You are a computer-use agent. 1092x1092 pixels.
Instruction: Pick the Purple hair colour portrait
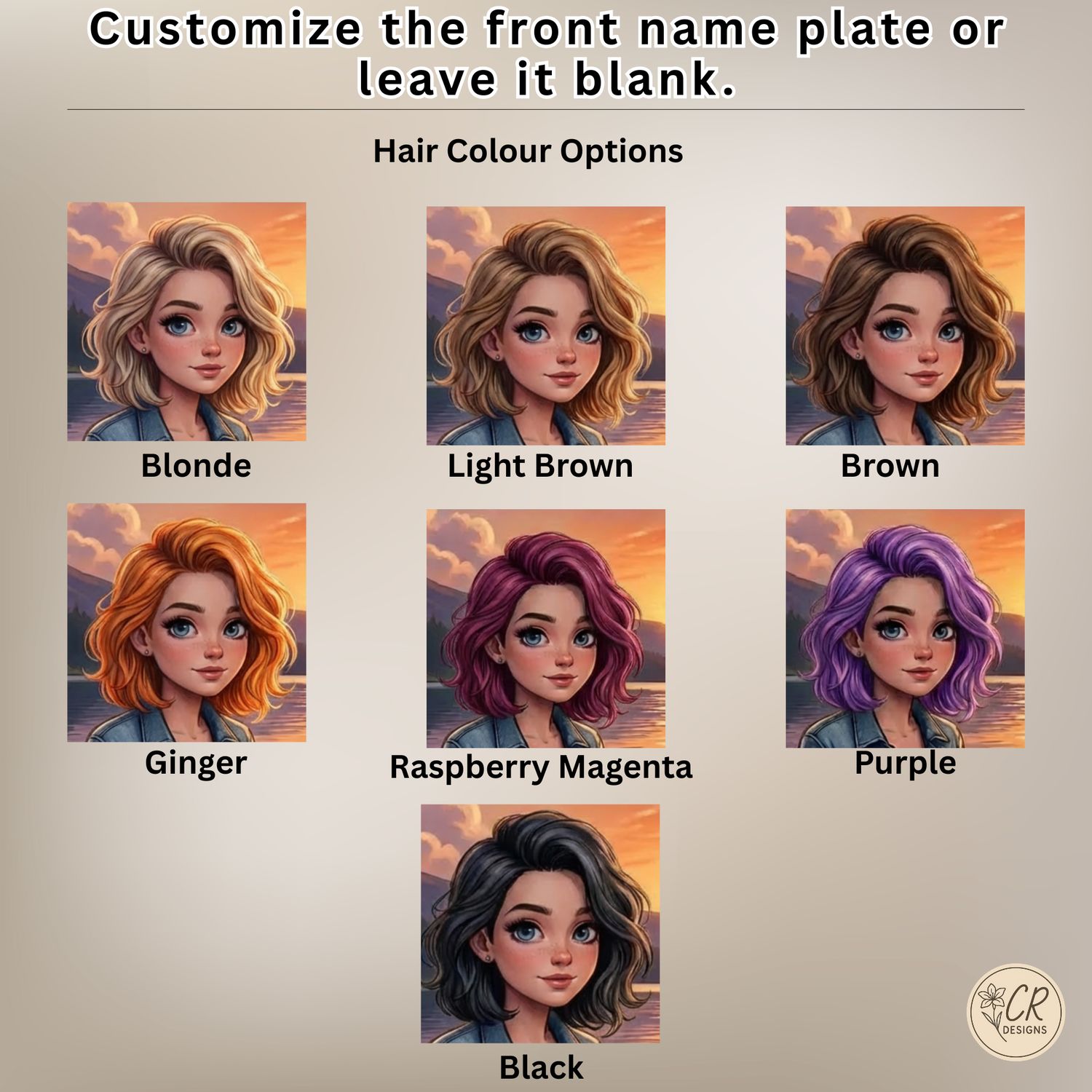[x=905, y=628]
